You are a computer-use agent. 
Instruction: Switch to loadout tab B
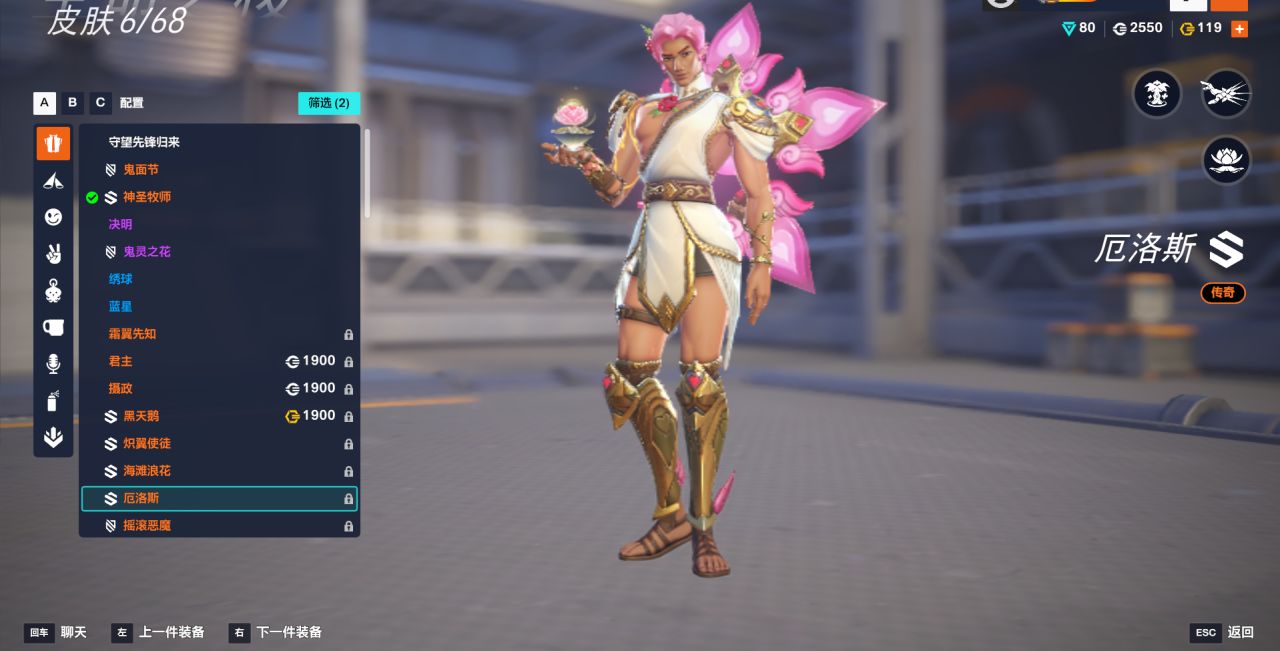coord(72,103)
